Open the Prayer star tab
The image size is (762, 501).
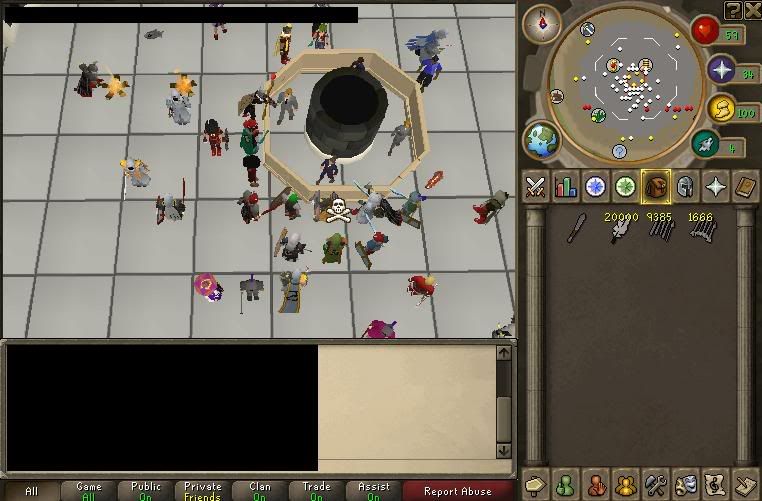(716, 187)
